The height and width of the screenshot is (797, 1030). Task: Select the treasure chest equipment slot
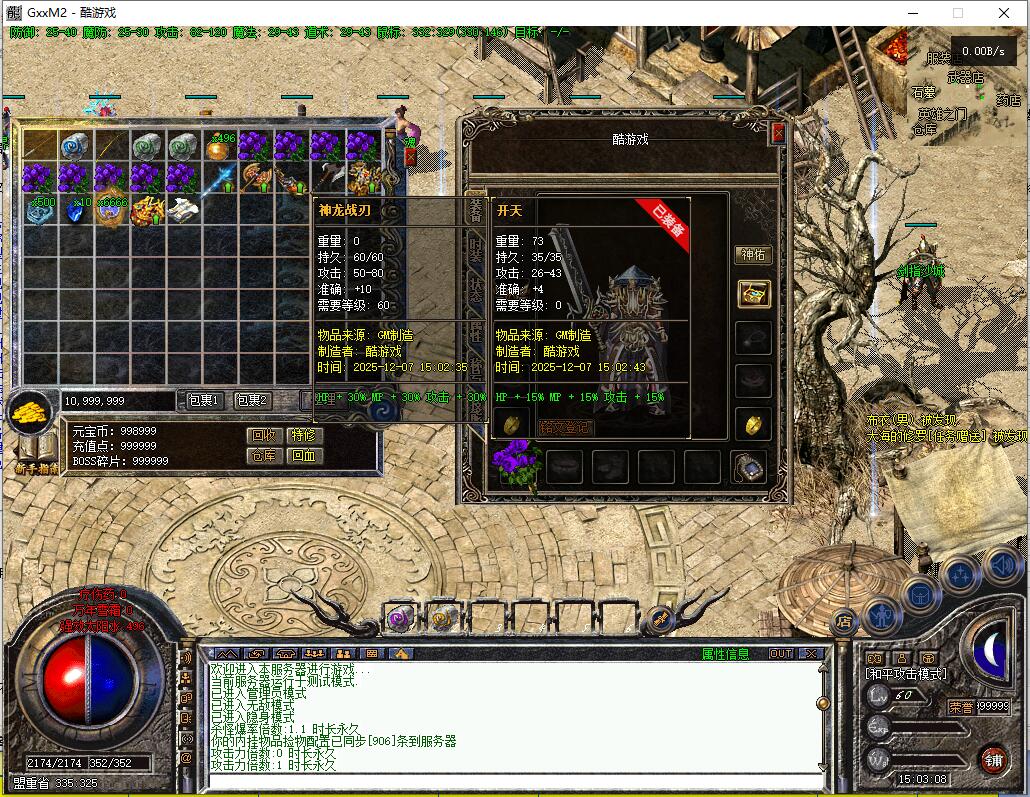[753, 293]
